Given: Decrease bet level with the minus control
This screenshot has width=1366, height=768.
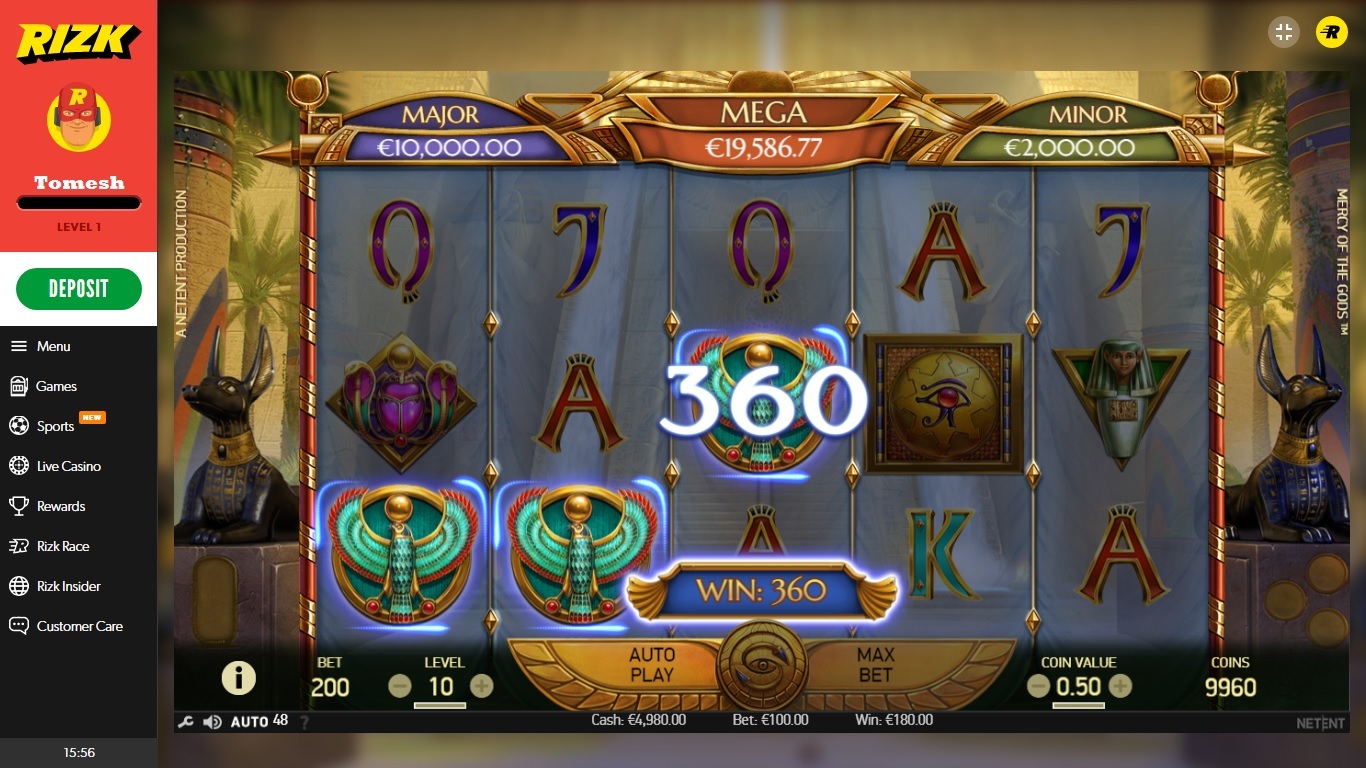Looking at the screenshot, I should pos(398,687).
